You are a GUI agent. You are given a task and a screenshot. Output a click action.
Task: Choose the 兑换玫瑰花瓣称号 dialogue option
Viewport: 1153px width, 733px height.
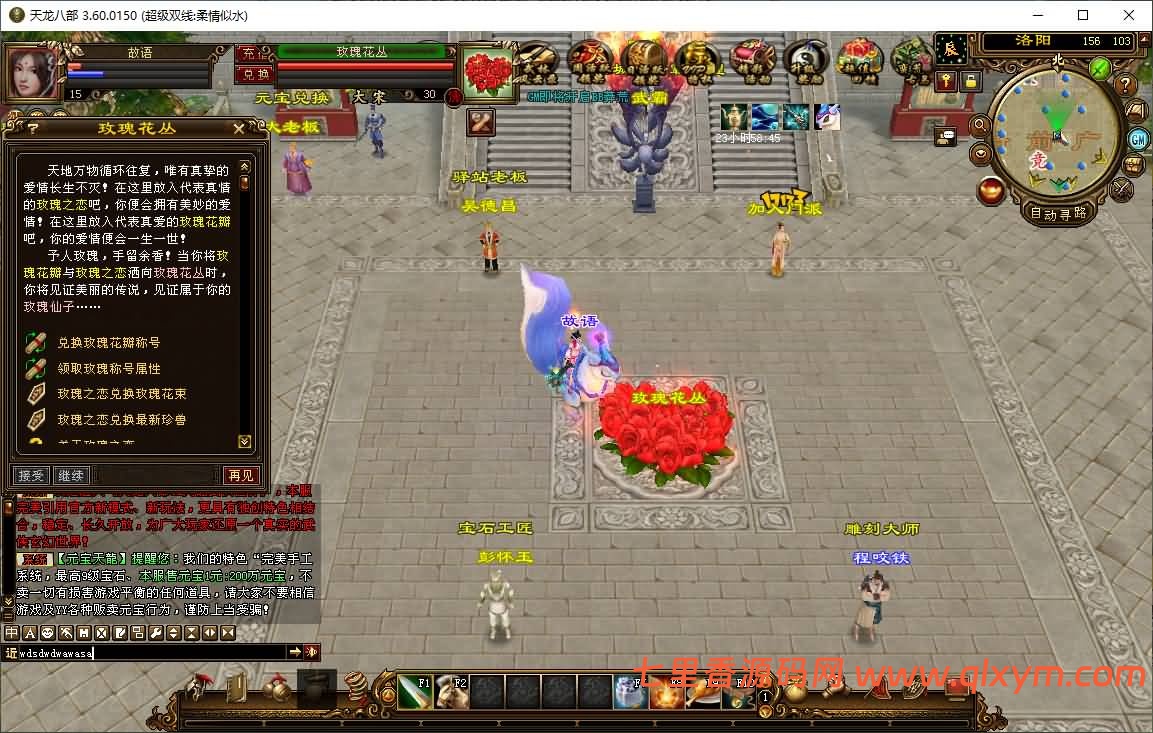[x=108, y=343]
